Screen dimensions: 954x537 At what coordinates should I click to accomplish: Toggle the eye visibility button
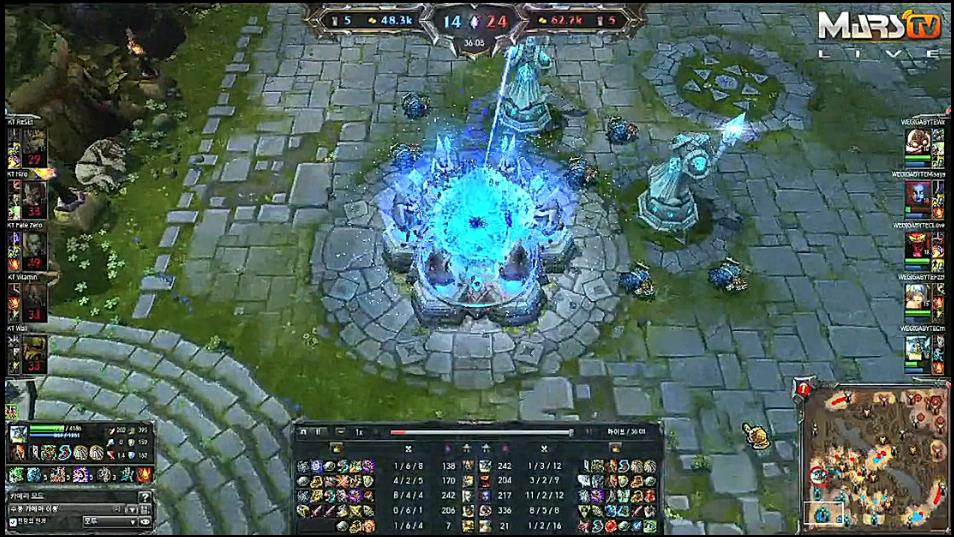146,522
